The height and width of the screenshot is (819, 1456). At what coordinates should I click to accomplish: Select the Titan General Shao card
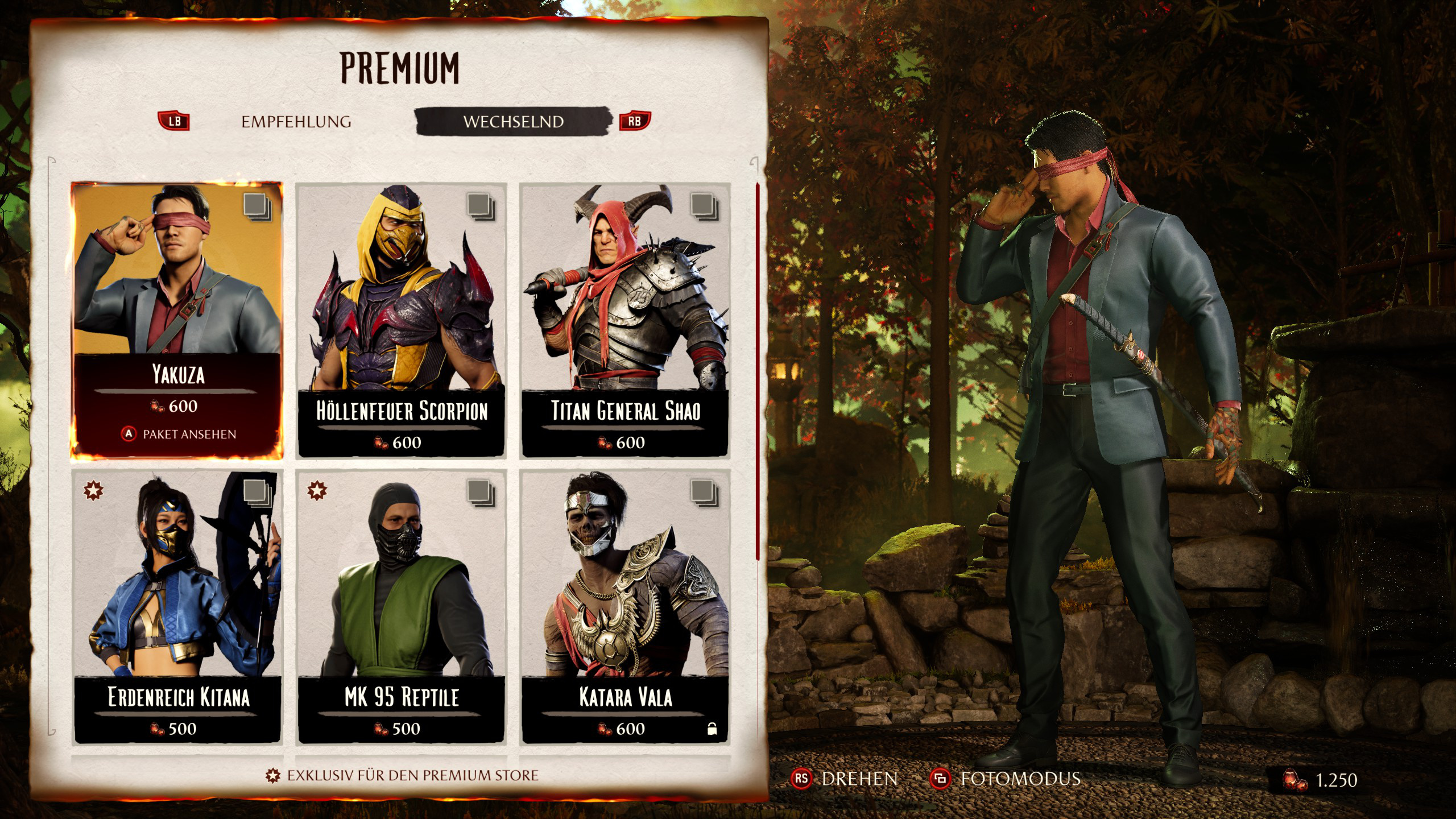pos(624,320)
